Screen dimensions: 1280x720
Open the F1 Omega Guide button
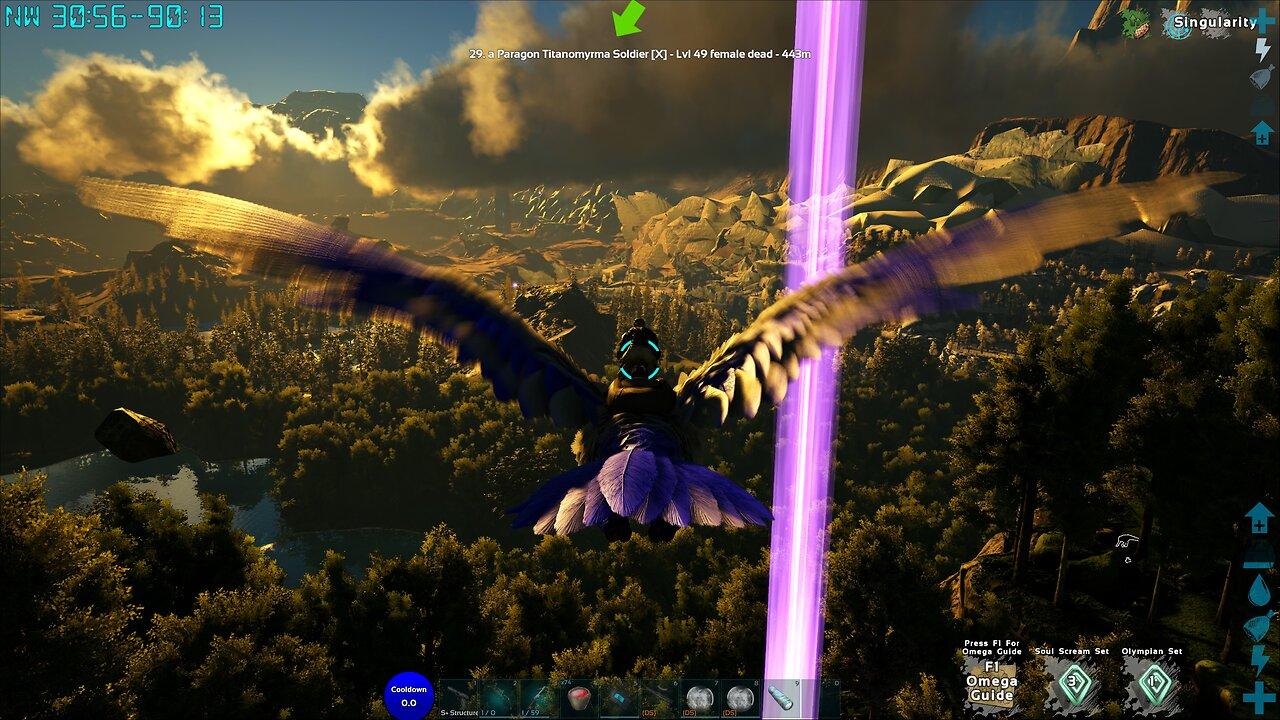pos(994,684)
